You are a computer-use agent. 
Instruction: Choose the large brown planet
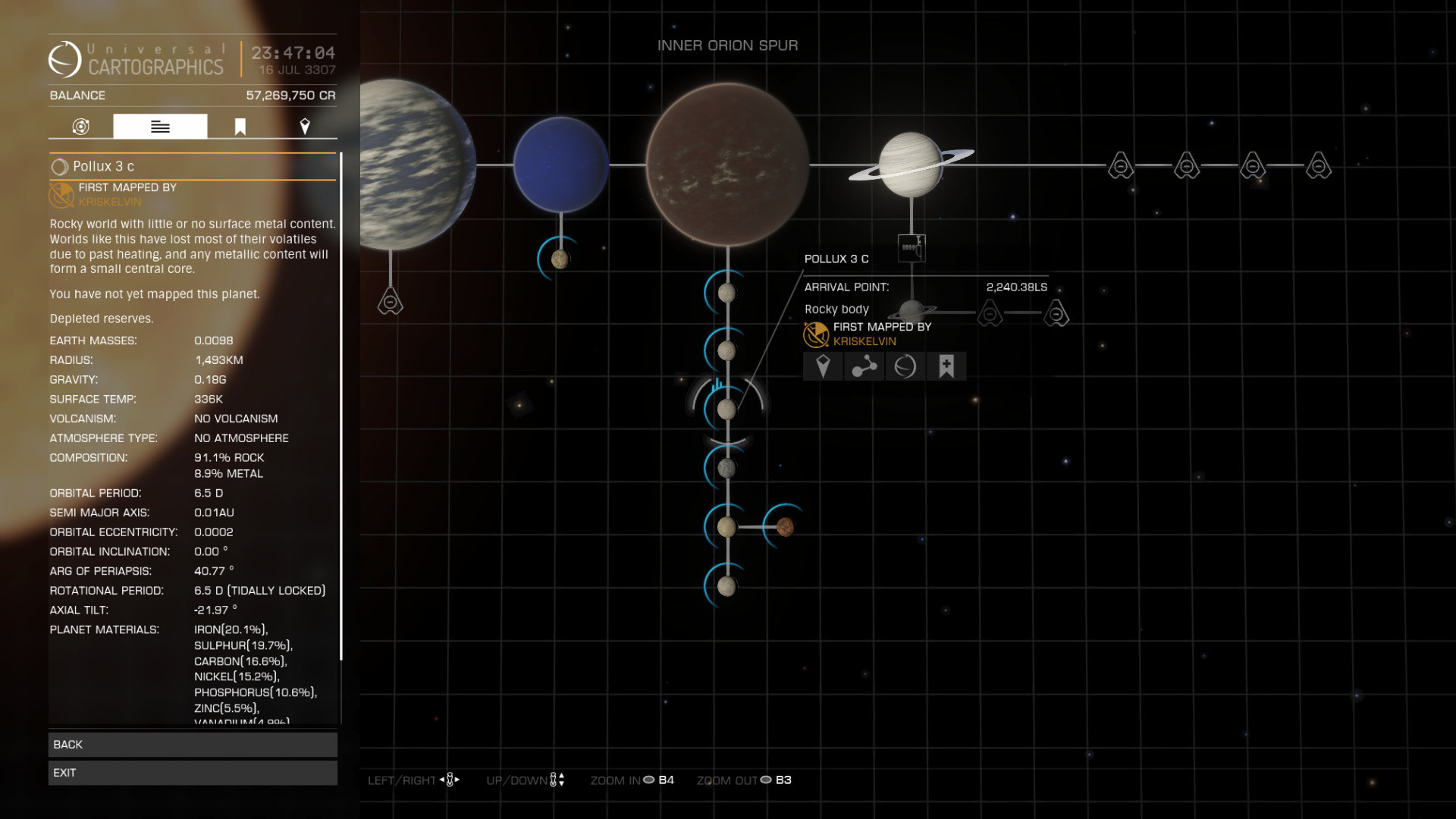pyautogui.click(x=727, y=165)
